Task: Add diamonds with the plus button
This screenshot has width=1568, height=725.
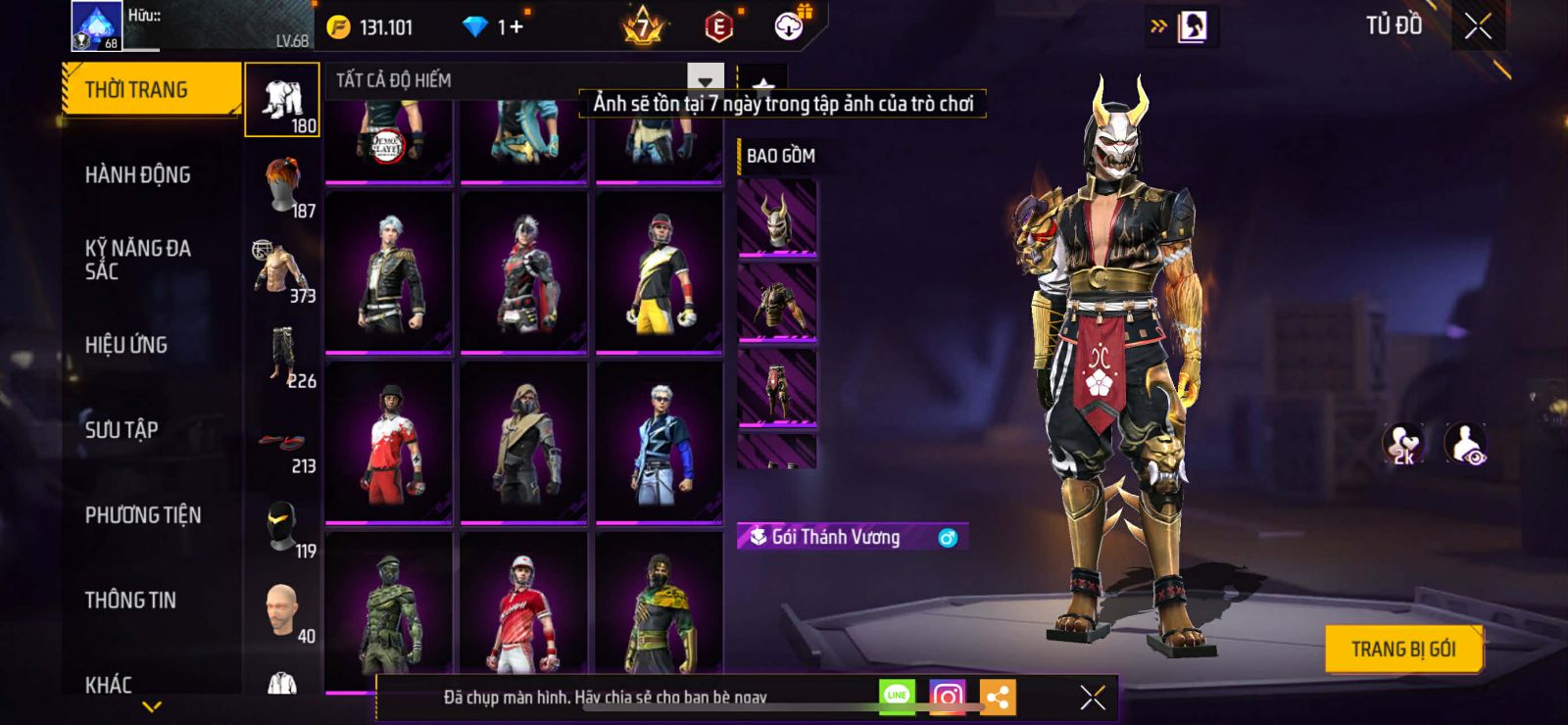Action: pos(516,27)
